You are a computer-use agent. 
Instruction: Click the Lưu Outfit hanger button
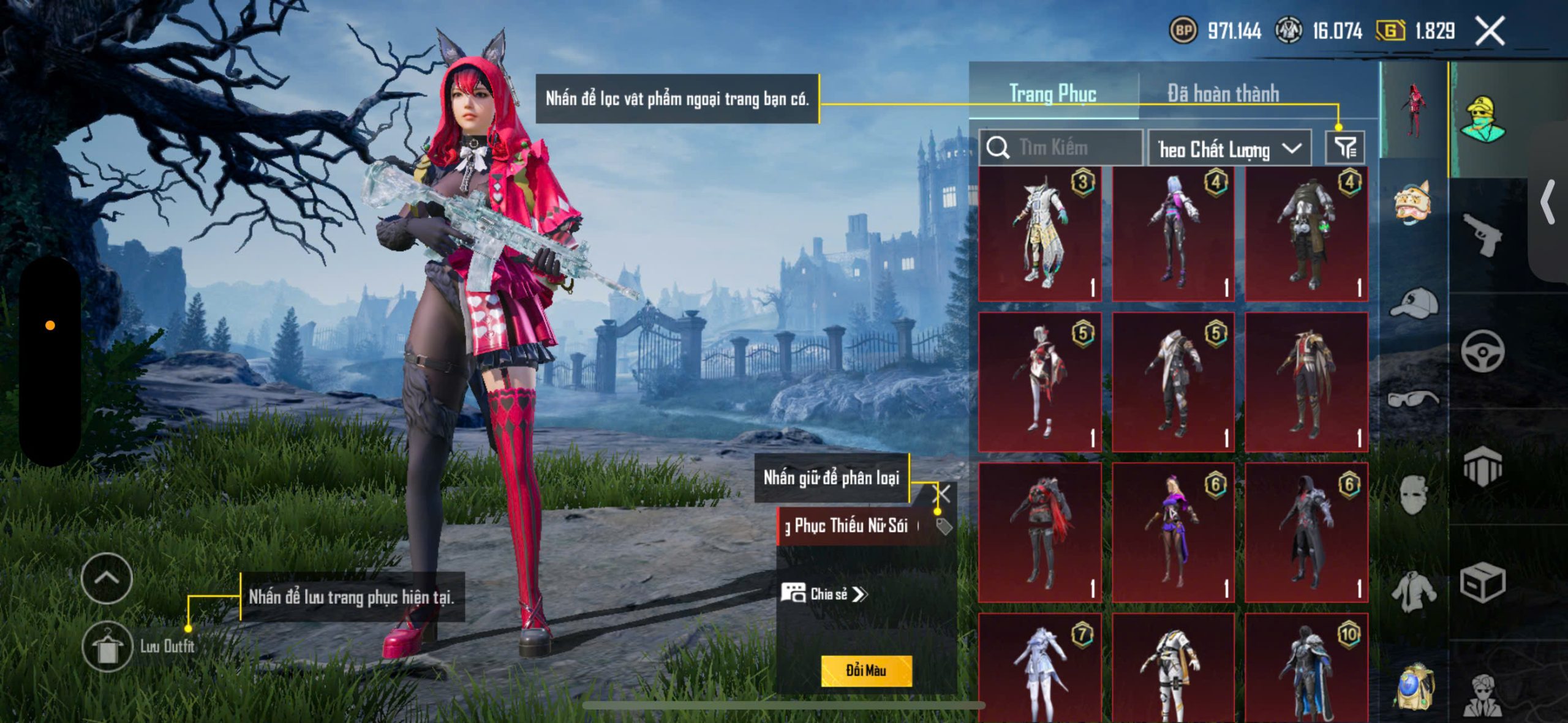(107, 646)
